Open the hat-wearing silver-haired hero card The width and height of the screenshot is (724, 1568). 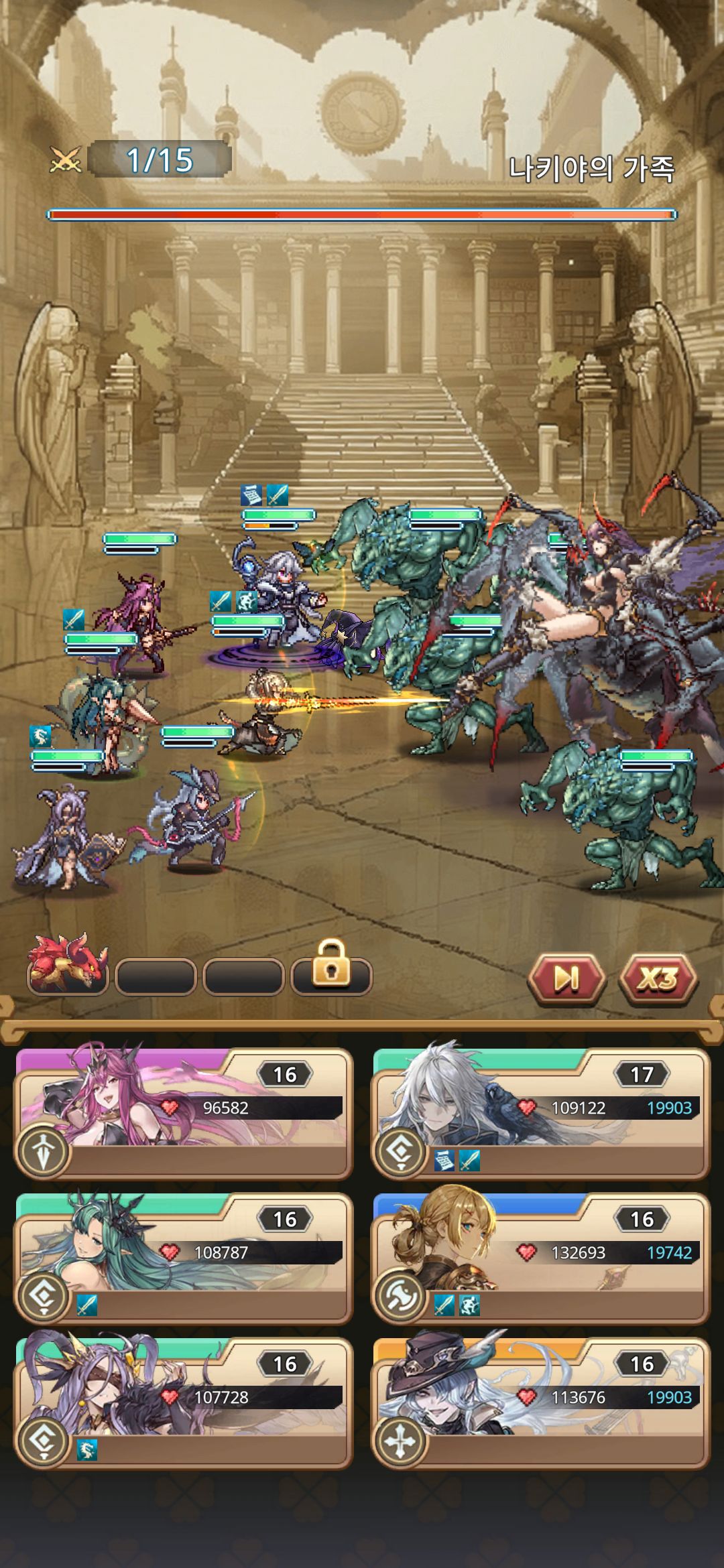540,1402
